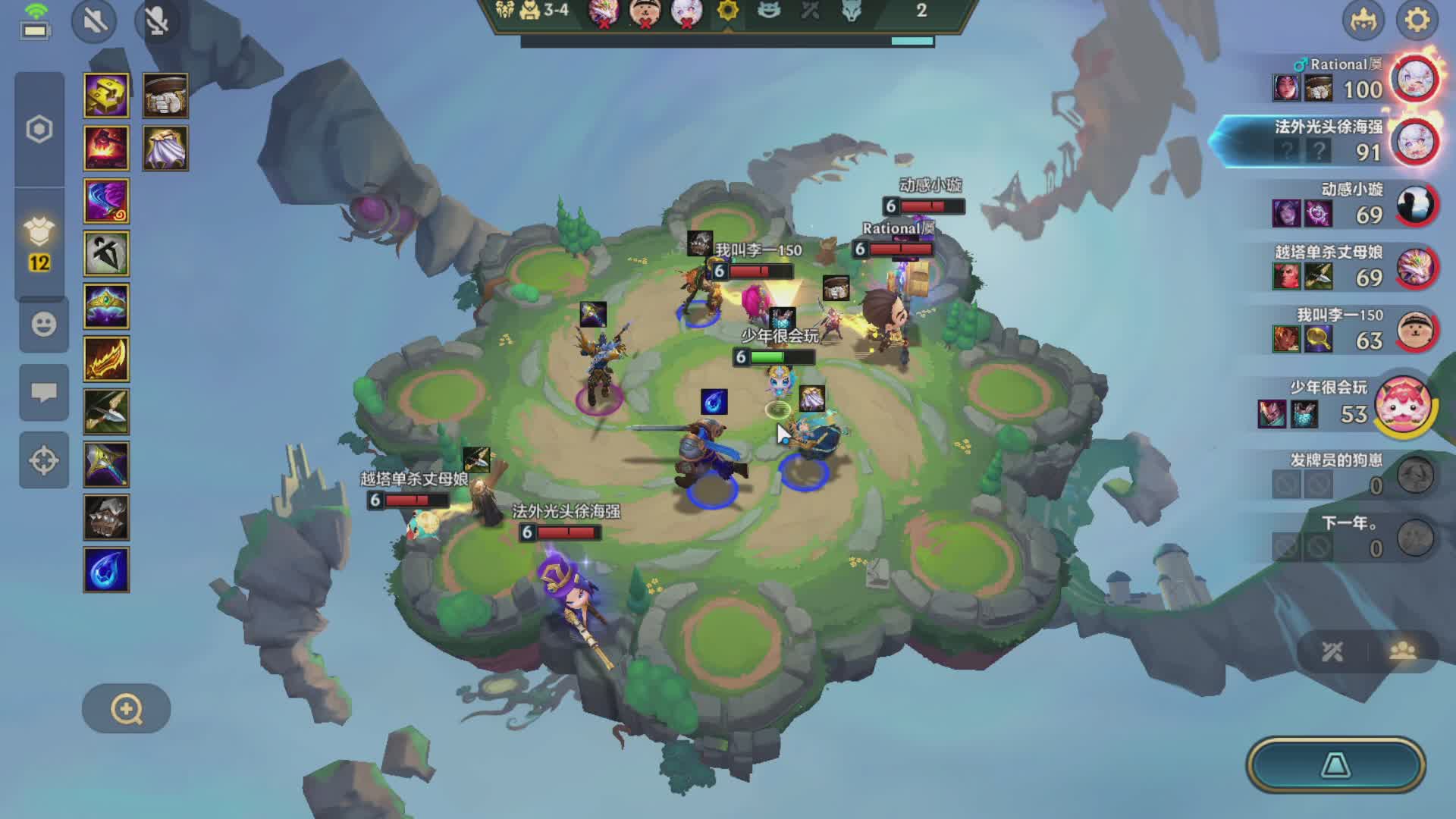The width and height of the screenshot is (1456, 819).
Task: Open the settings gear menu
Action: tap(1417, 20)
